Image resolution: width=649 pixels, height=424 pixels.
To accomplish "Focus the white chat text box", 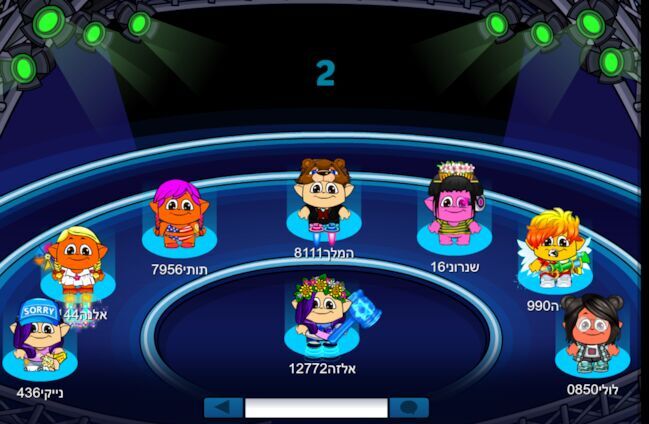I will (x=316, y=408).
